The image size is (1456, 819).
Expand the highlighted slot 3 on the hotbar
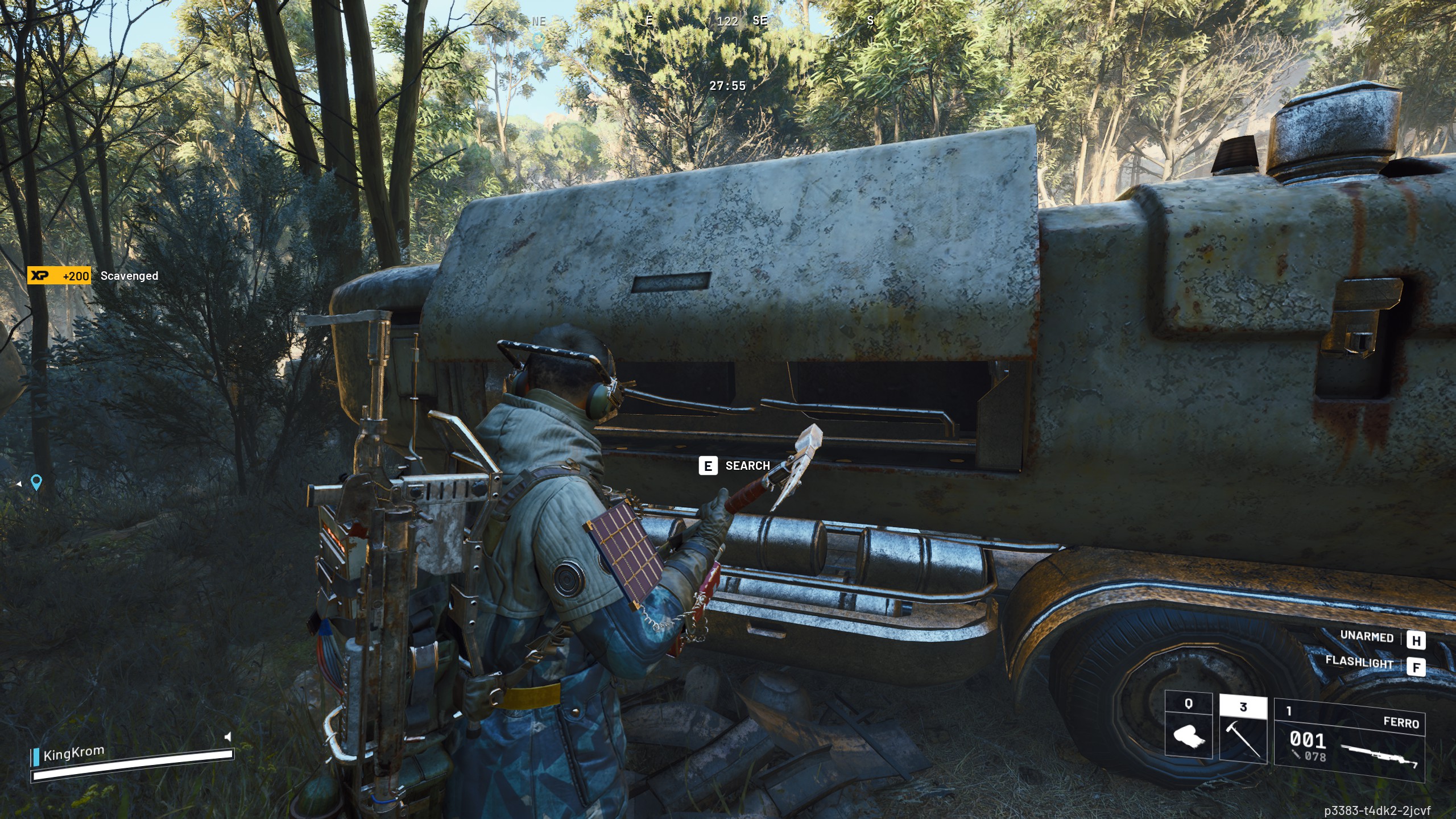point(1243,705)
